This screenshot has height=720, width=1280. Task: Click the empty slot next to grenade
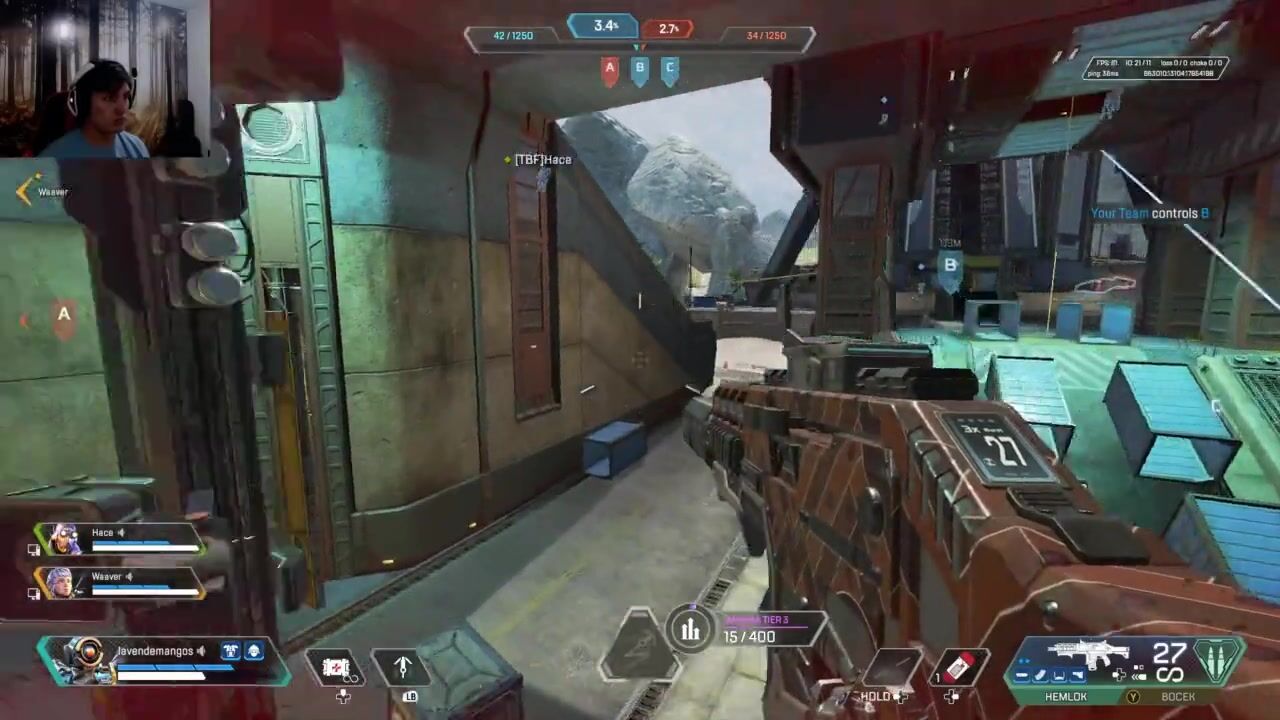(x=893, y=666)
